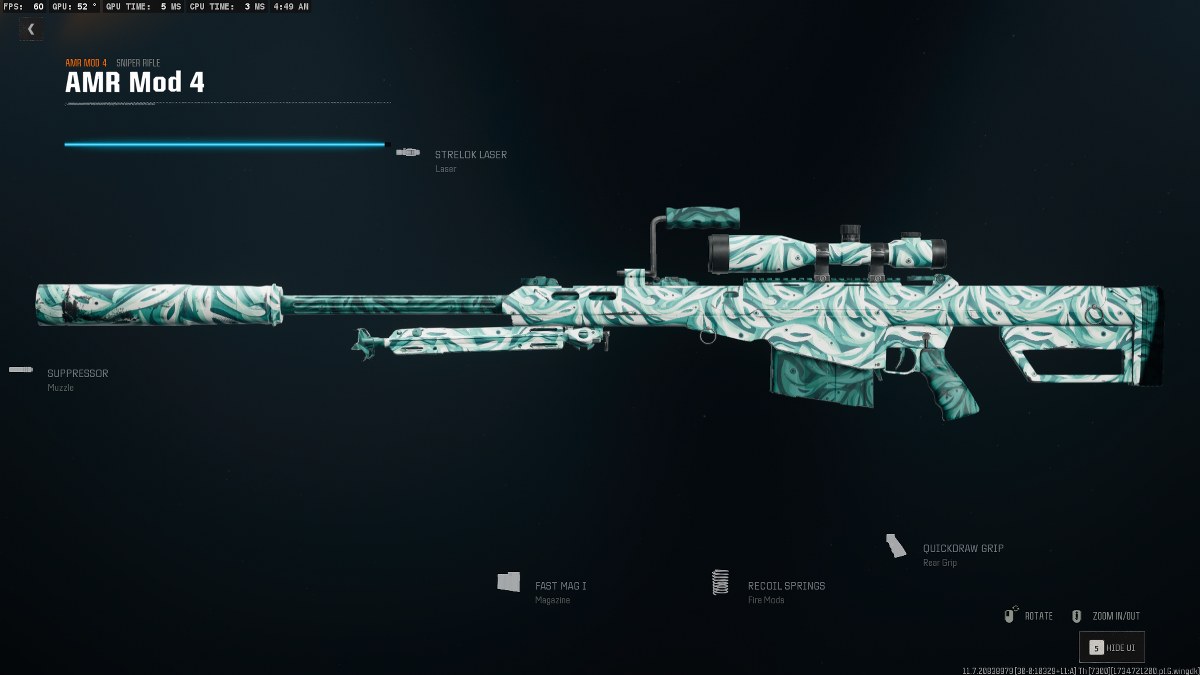
Task: Open the Suppressor muzzle attachment slot
Action: tap(76, 374)
